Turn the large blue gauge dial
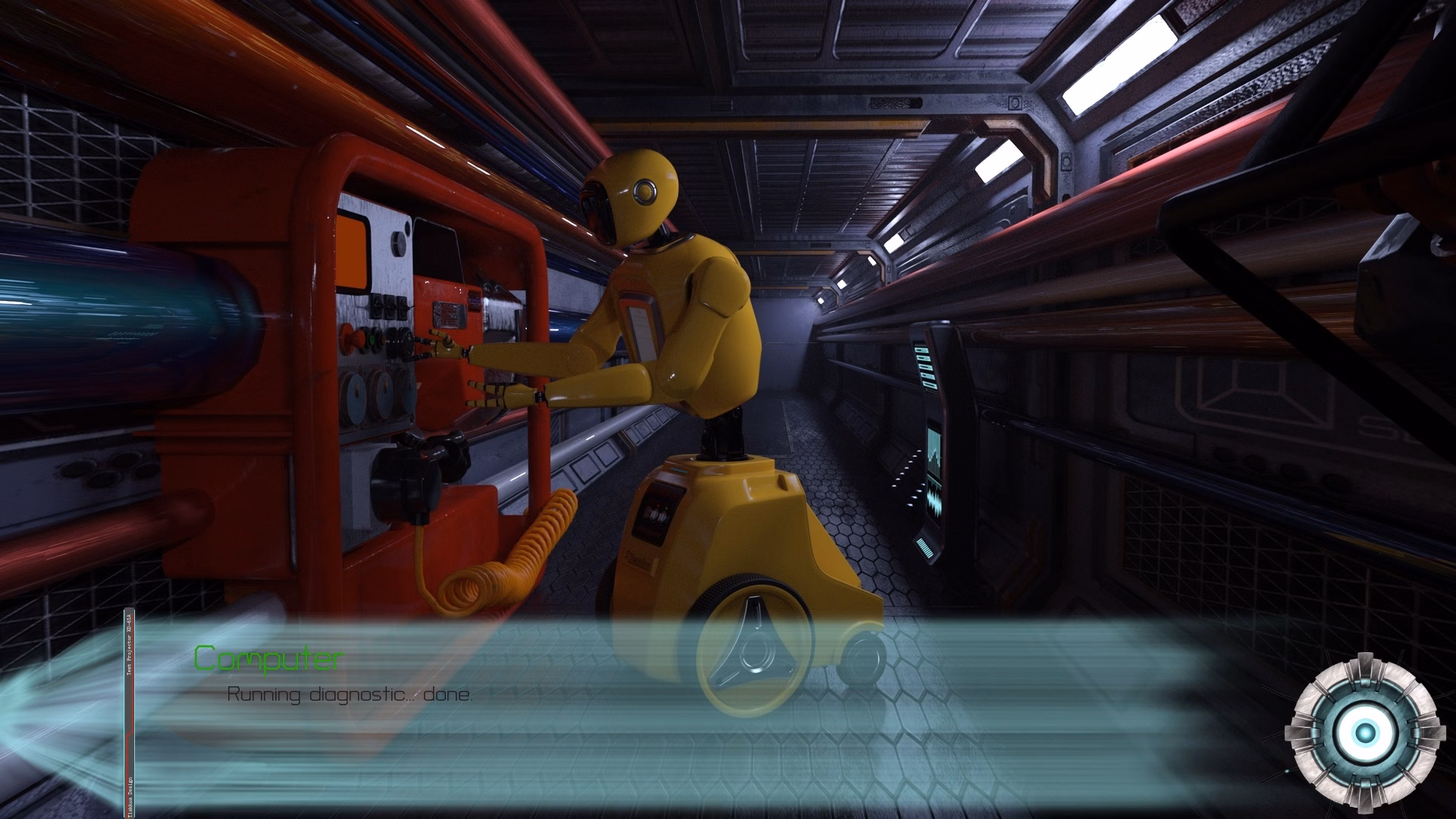Viewport: 1456px width, 819px height. [357, 398]
